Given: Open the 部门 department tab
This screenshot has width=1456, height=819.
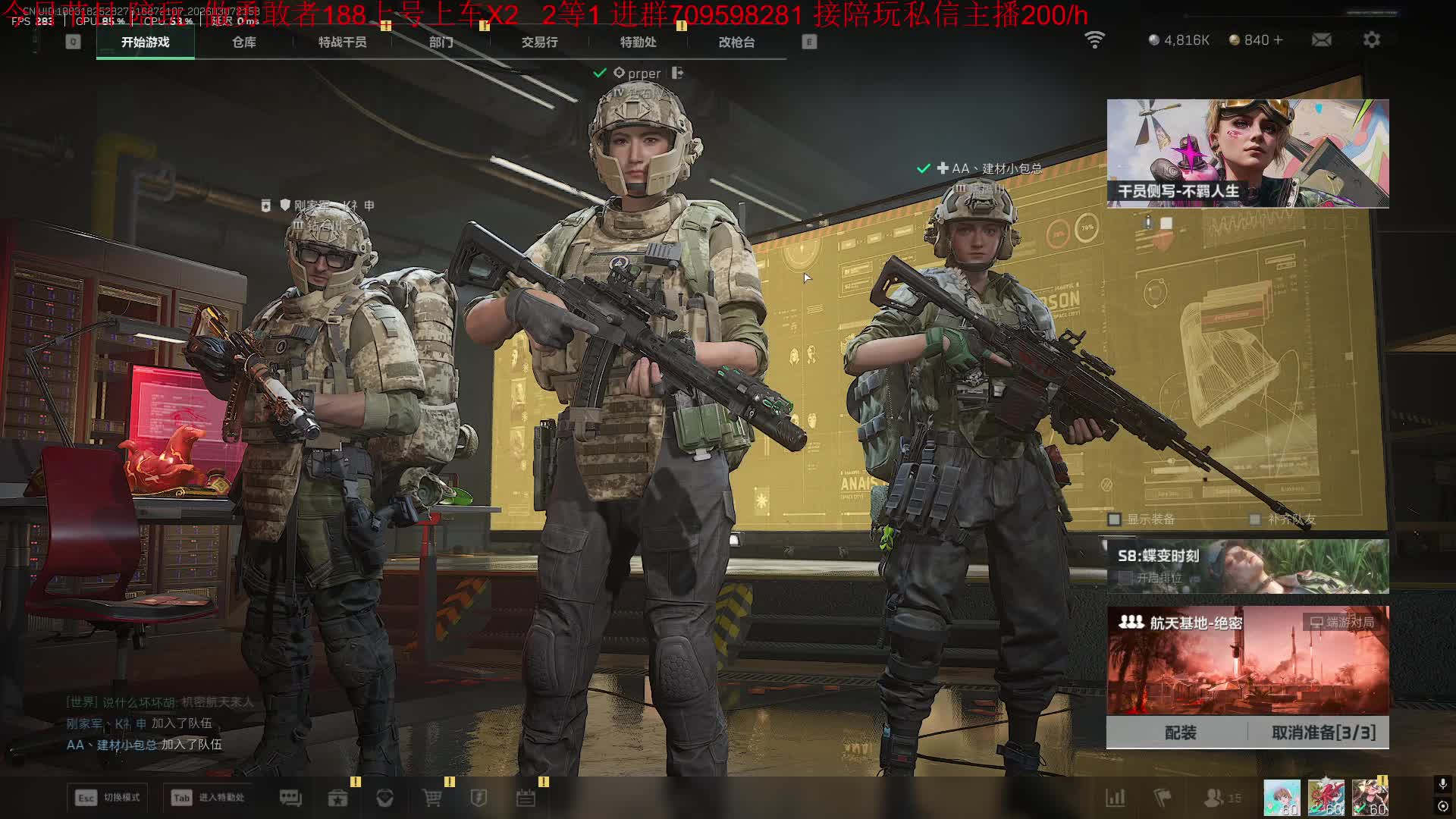Looking at the screenshot, I should point(441,42).
